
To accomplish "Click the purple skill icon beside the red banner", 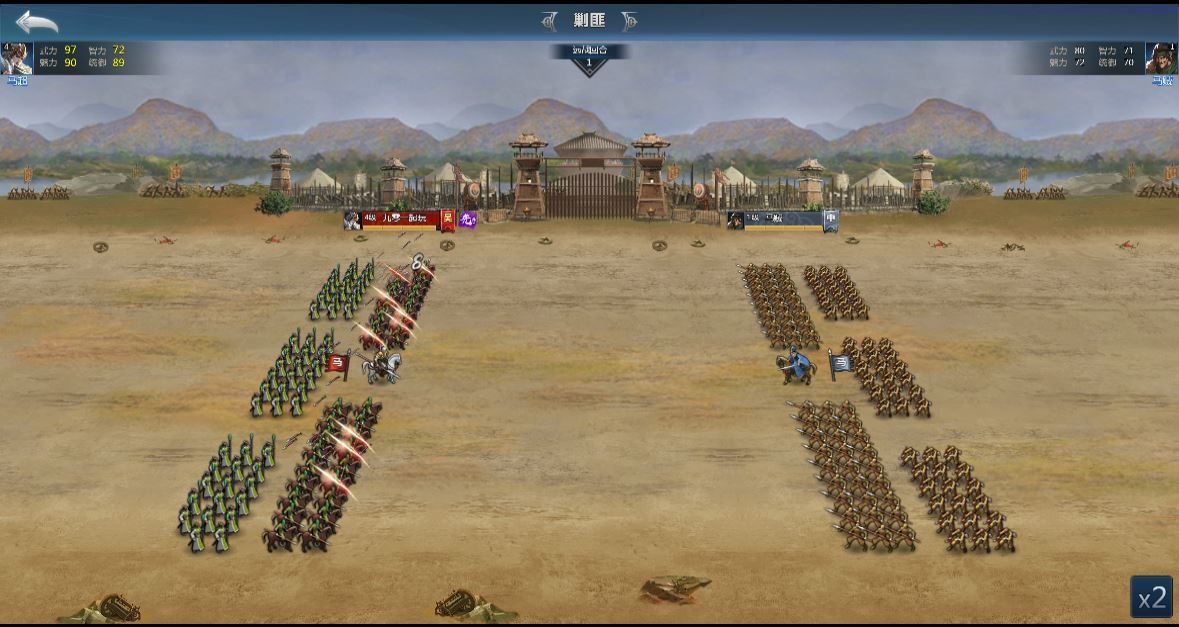I will click(467, 219).
